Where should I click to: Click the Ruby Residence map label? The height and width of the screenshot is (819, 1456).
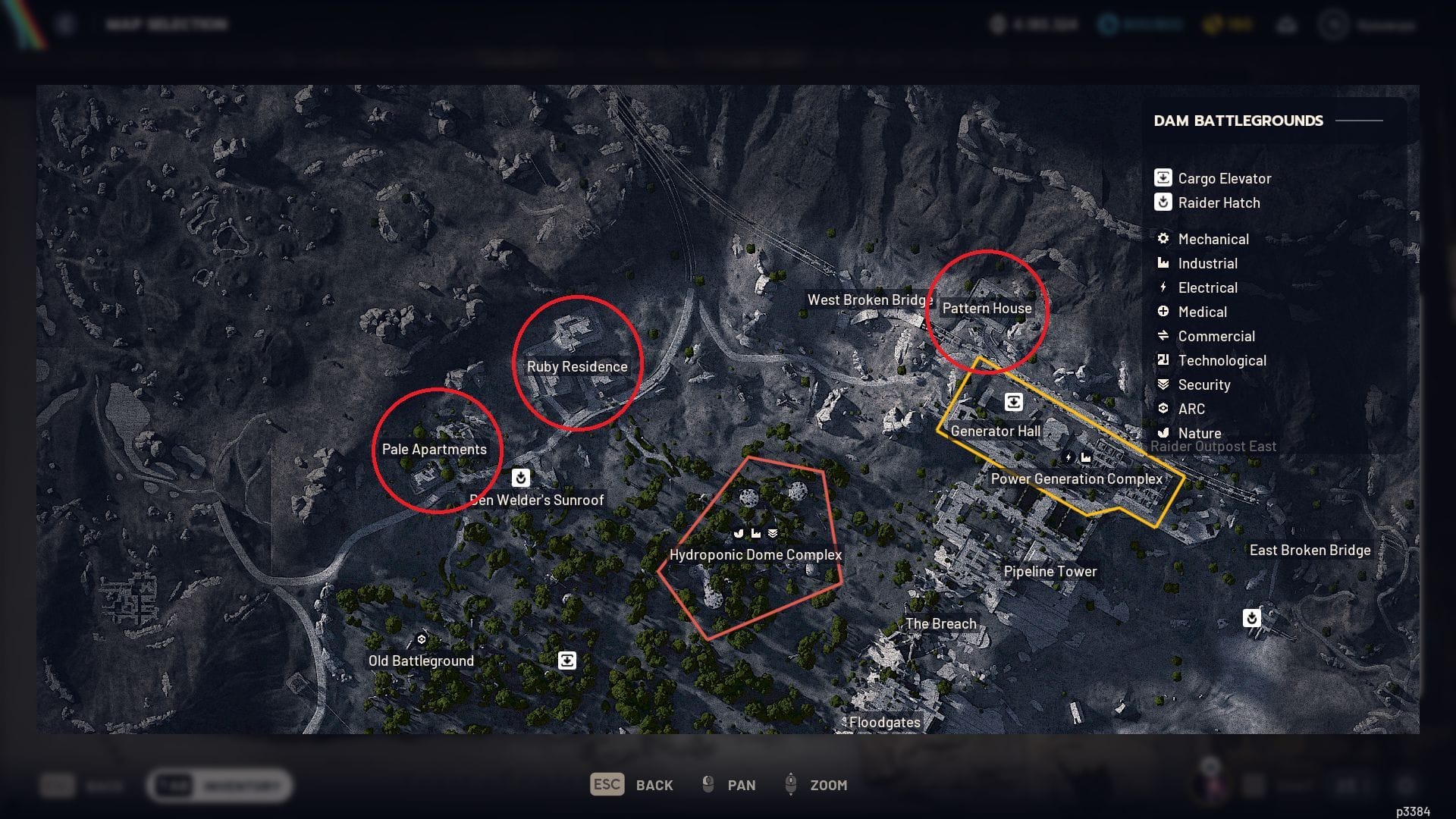[577, 366]
